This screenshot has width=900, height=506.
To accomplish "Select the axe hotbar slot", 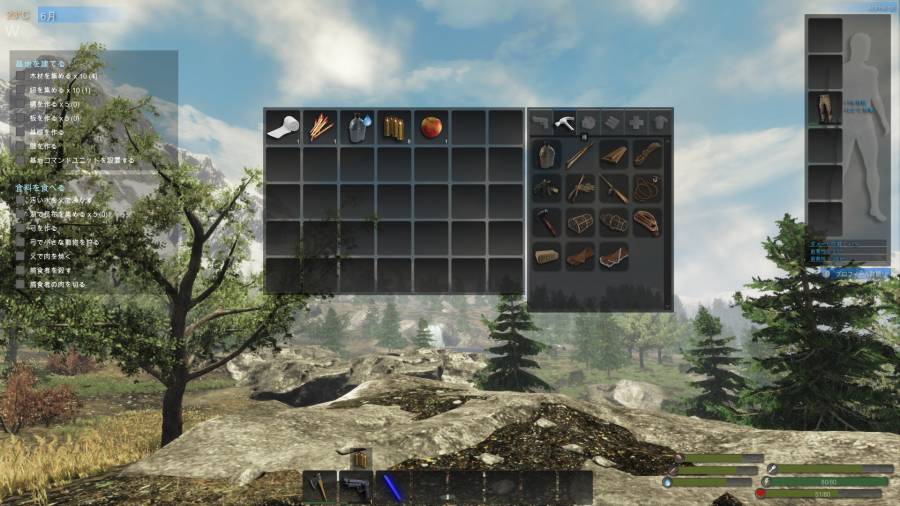I will point(320,486).
